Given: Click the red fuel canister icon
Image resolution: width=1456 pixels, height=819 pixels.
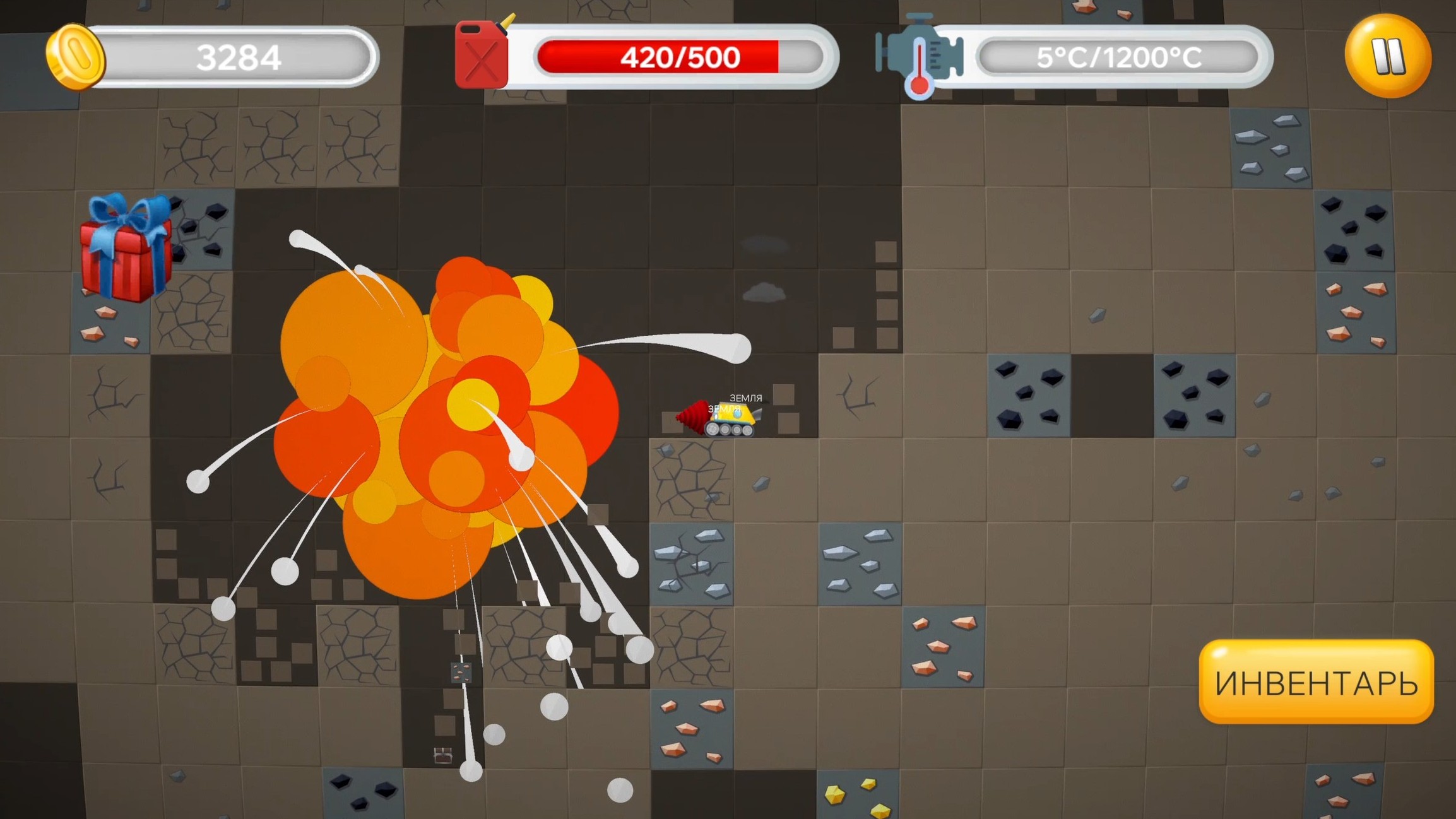Looking at the screenshot, I should point(483,56).
